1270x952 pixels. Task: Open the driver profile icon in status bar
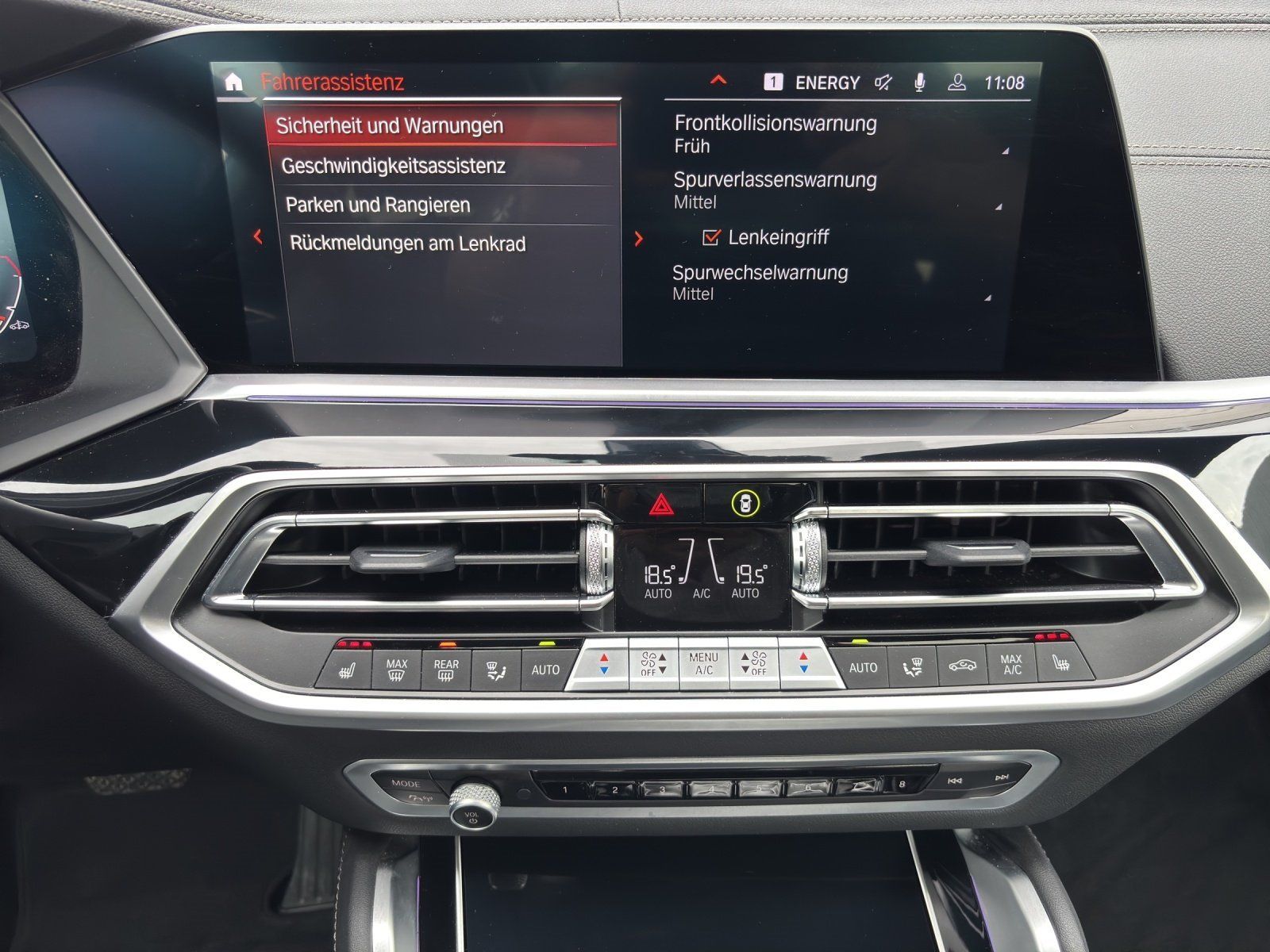[x=957, y=80]
